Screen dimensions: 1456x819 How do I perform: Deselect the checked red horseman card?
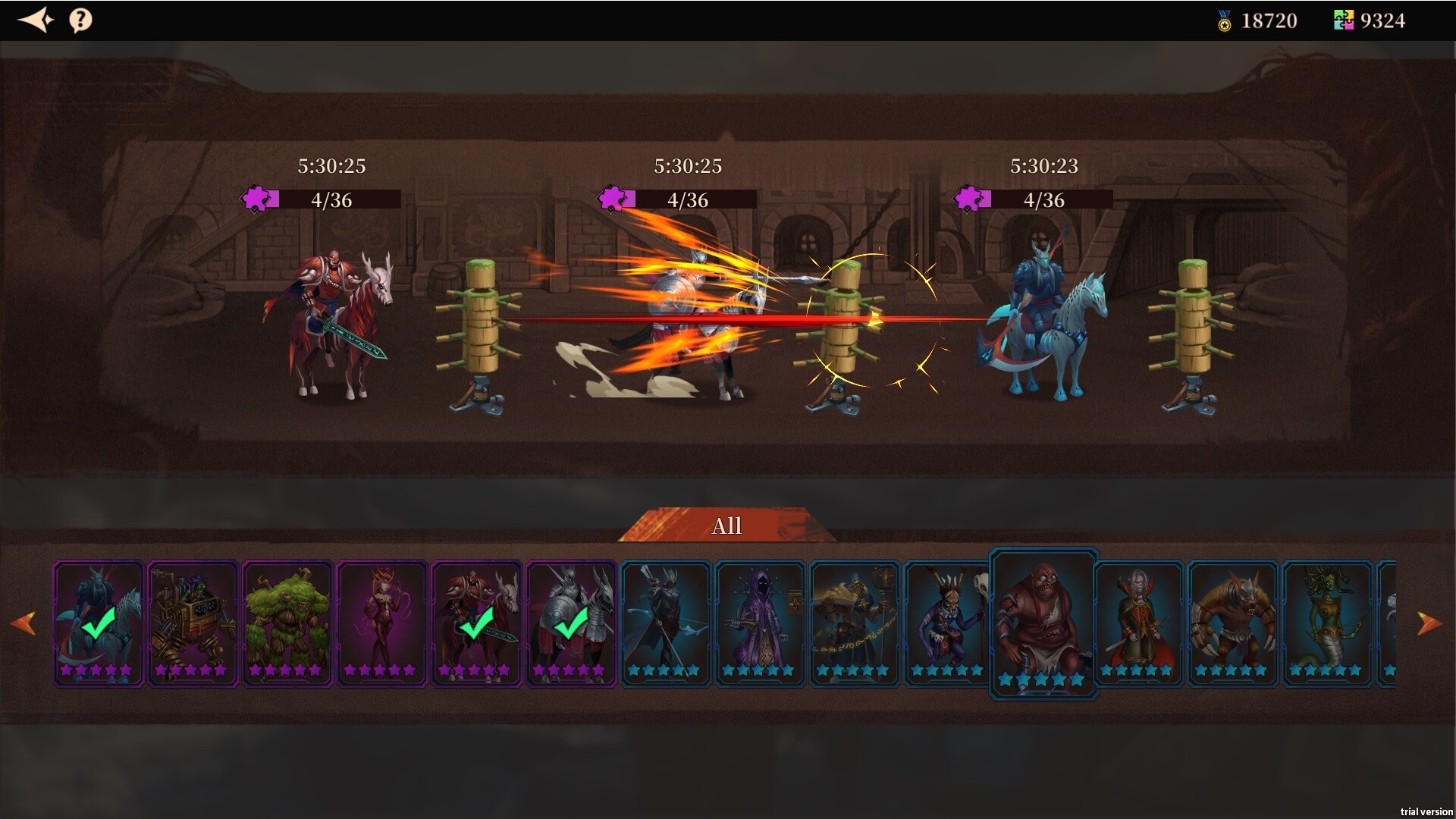point(476,623)
